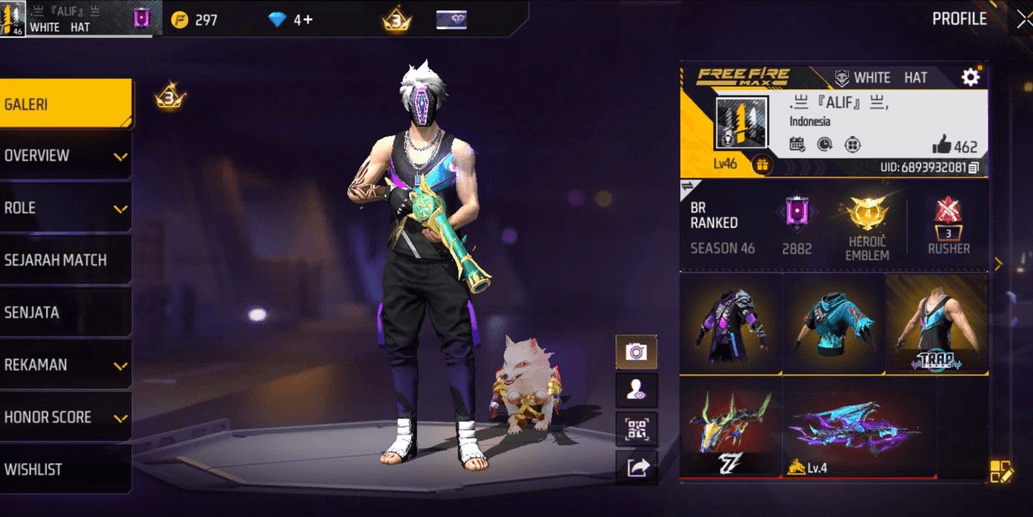Click the gold coin balance
The height and width of the screenshot is (517, 1033).
(194, 20)
